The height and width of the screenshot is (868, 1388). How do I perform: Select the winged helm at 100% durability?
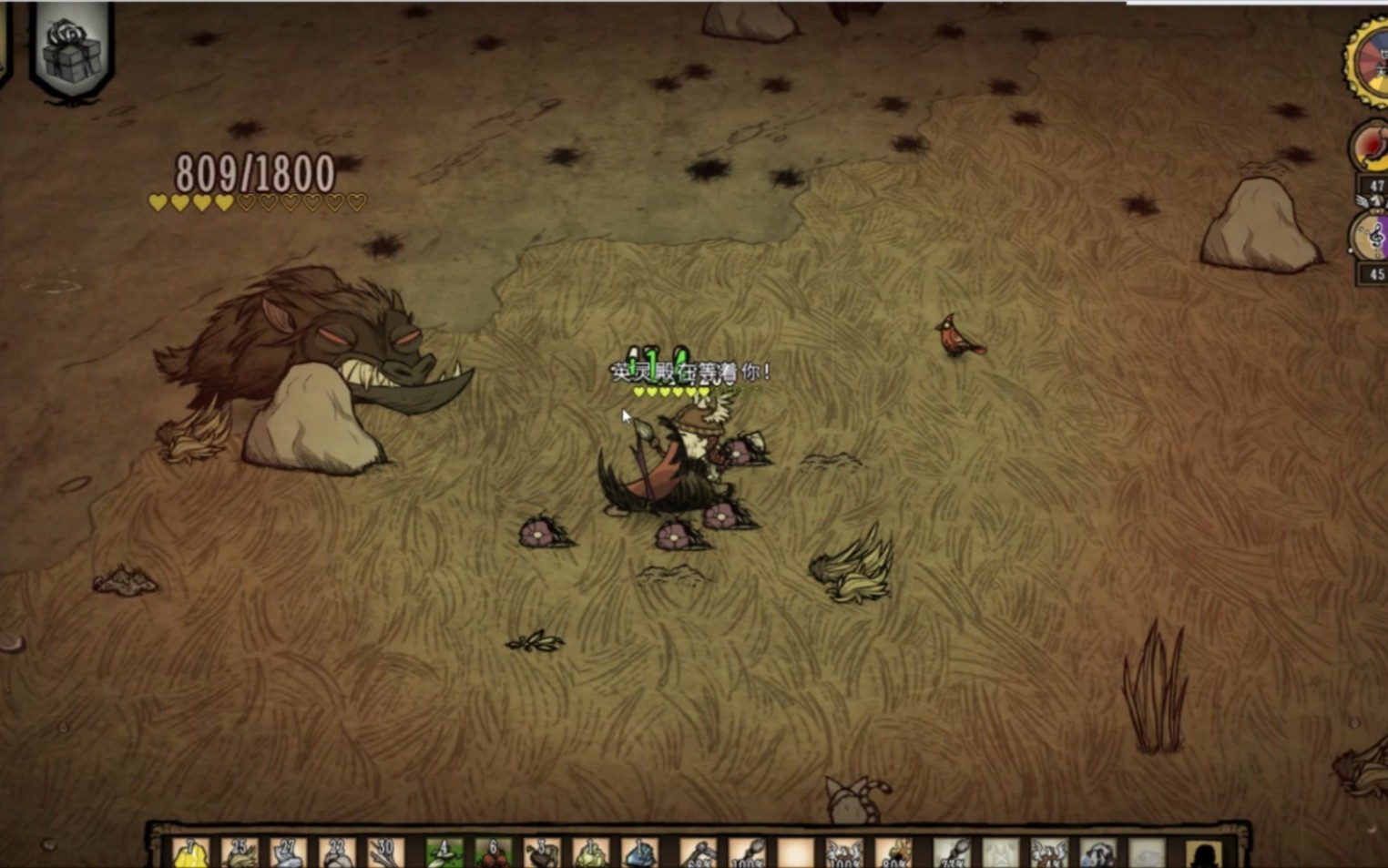[843, 853]
